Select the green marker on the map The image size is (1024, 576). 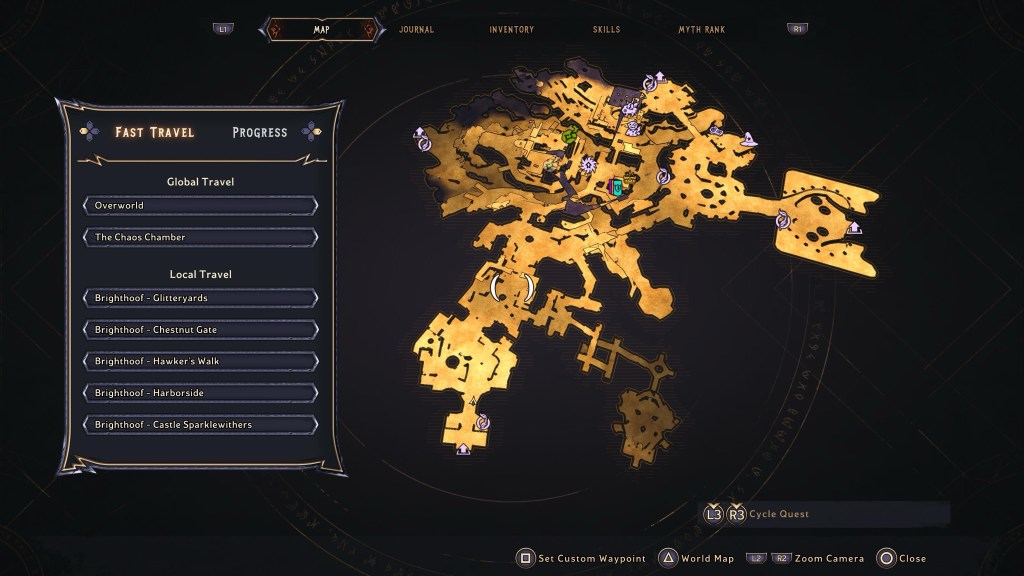(x=571, y=135)
